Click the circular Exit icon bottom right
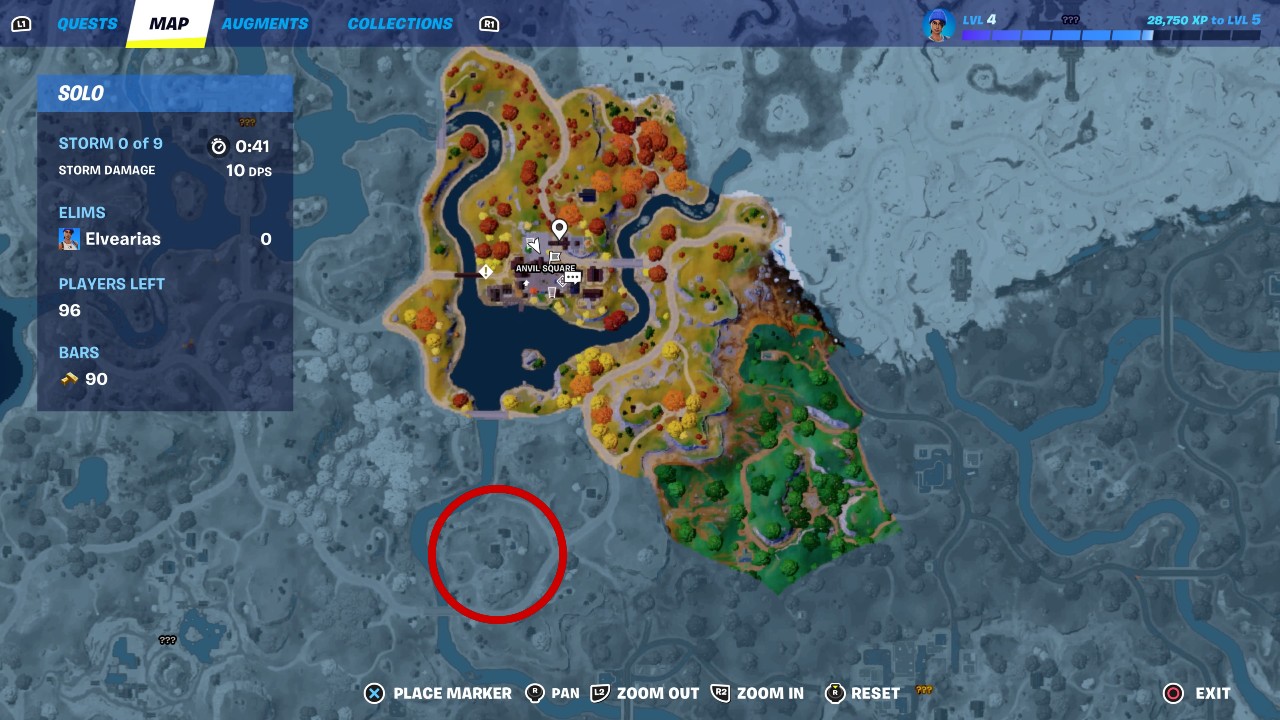Screen dimensions: 1280x720 coord(1171,693)
